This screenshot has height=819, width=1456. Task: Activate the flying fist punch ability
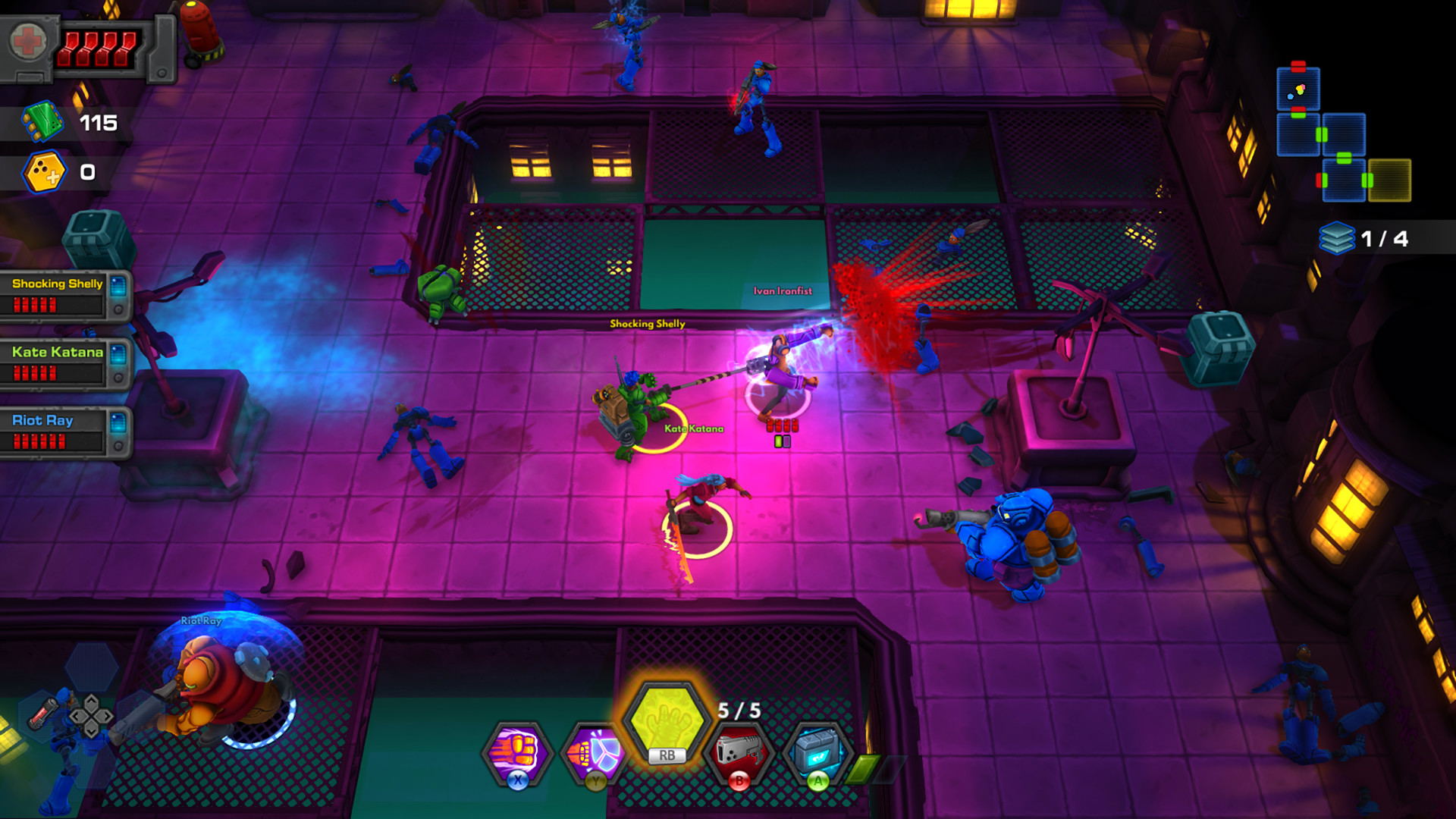[517, 752]
